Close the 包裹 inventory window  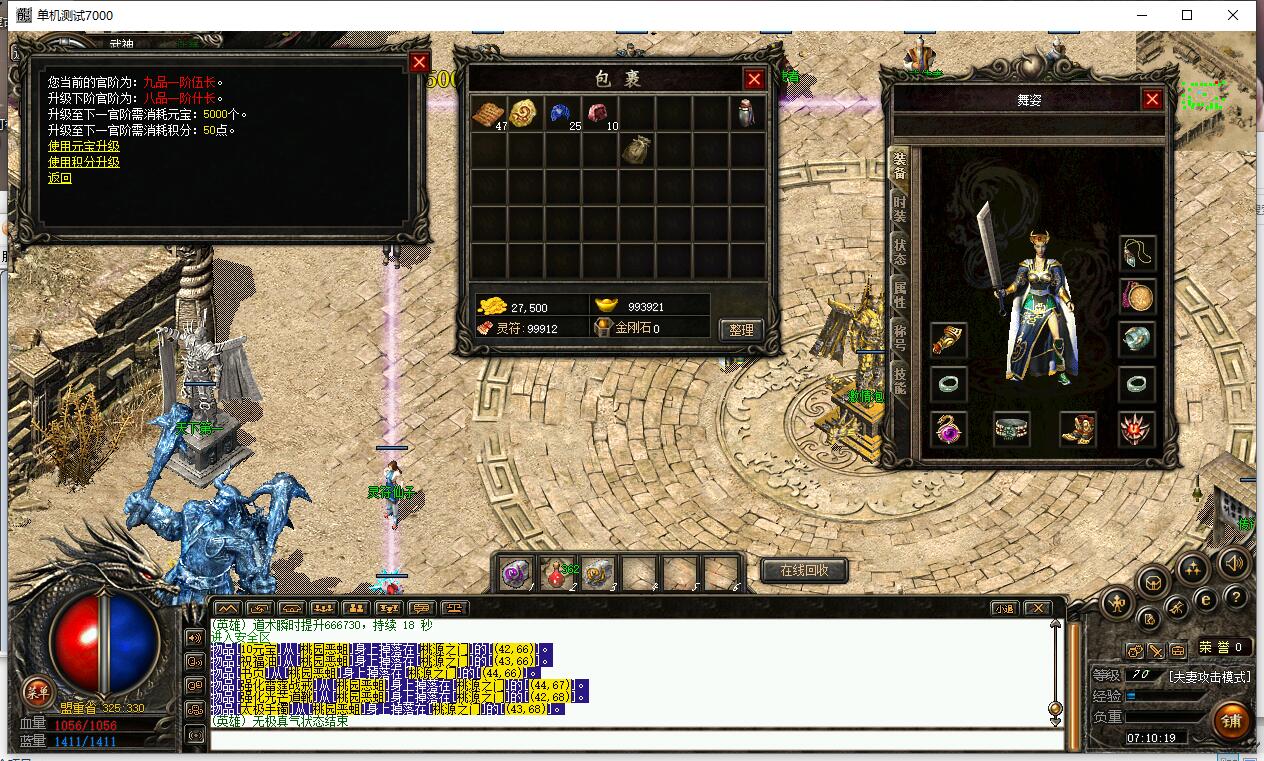click(754, 79)
